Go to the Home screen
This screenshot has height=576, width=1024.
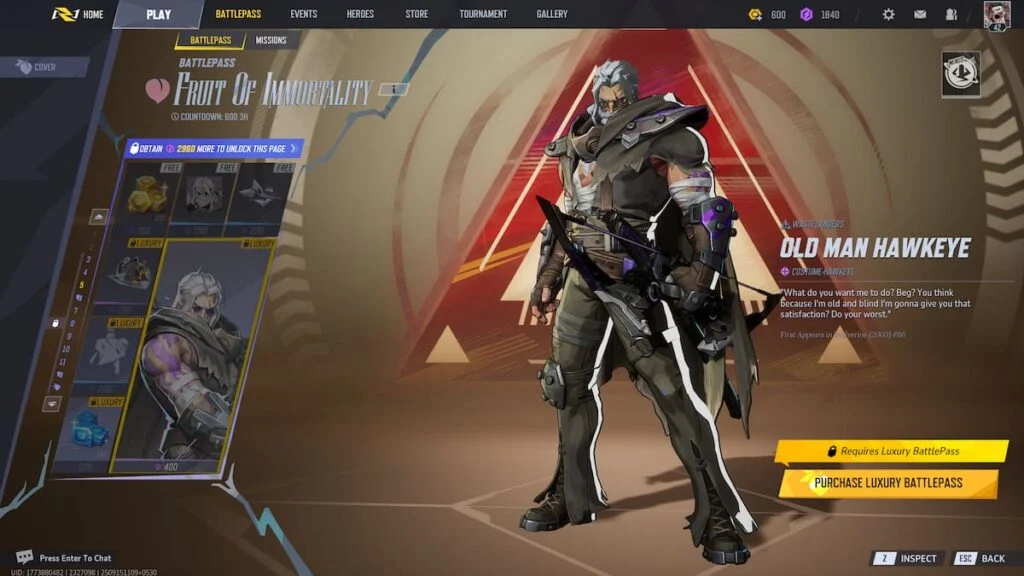[78, 14]
